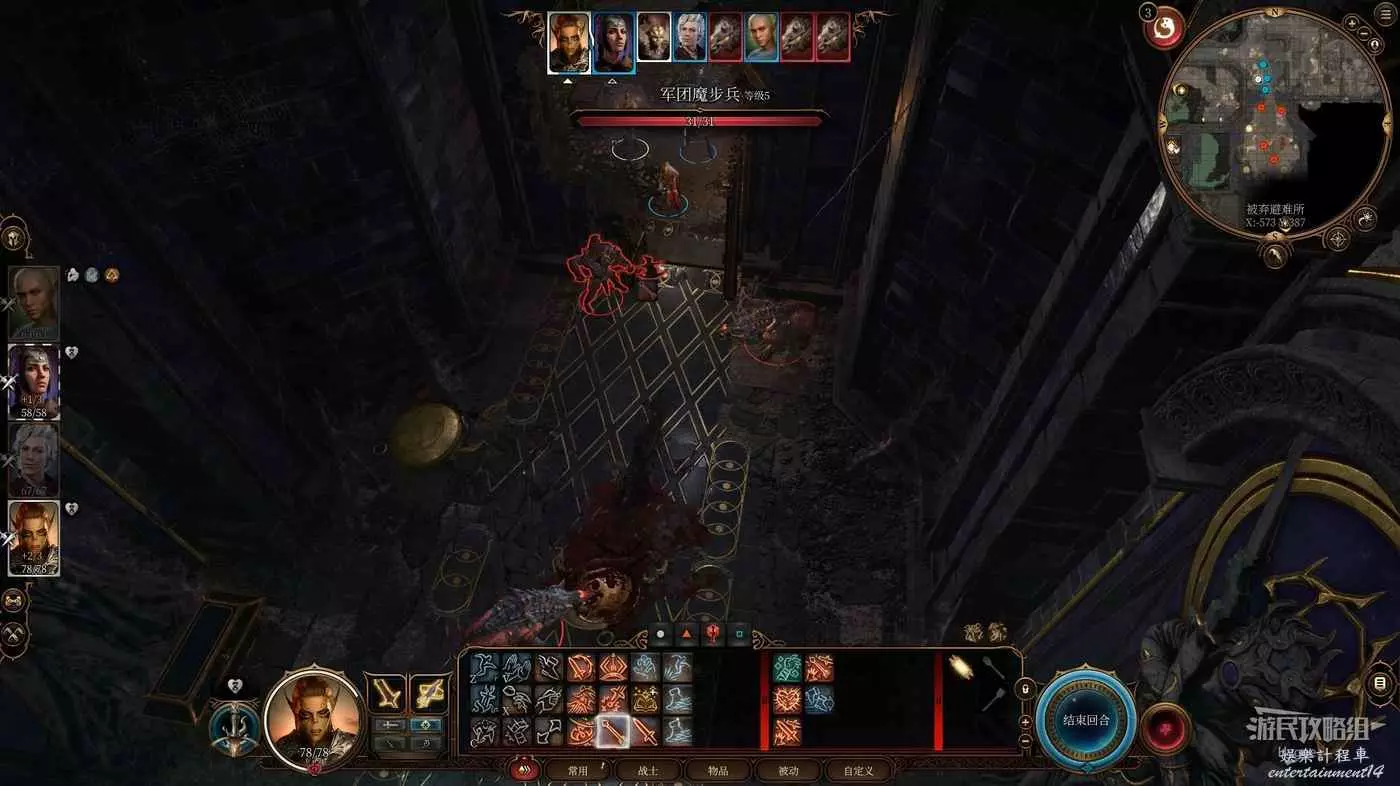Switch to the 常用 hotbar tab
Viewport: 1400px width, 786px height.
point(577,770)
